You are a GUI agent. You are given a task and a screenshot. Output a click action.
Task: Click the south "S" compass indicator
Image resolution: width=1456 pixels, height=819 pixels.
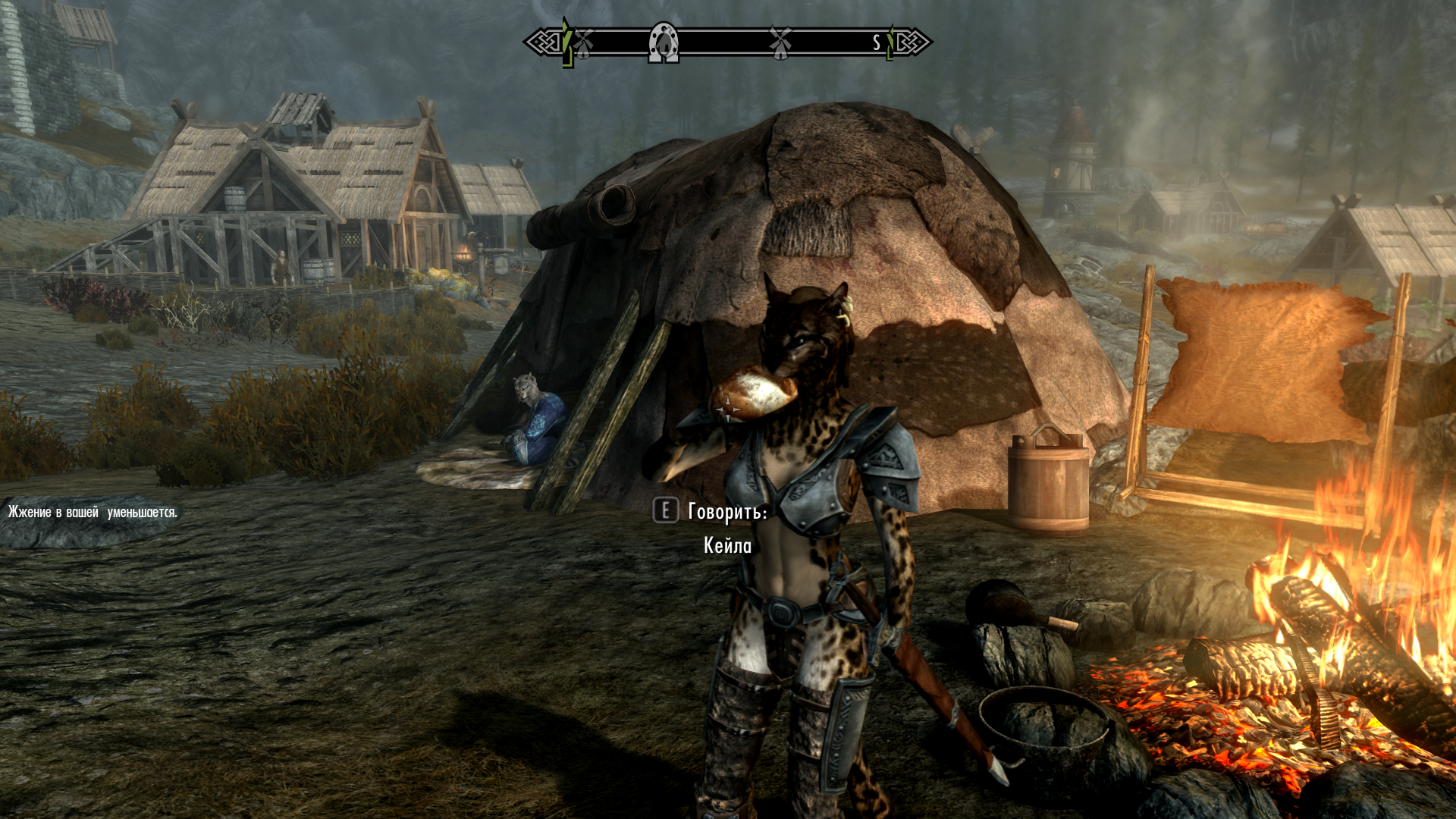coord(877,42)
